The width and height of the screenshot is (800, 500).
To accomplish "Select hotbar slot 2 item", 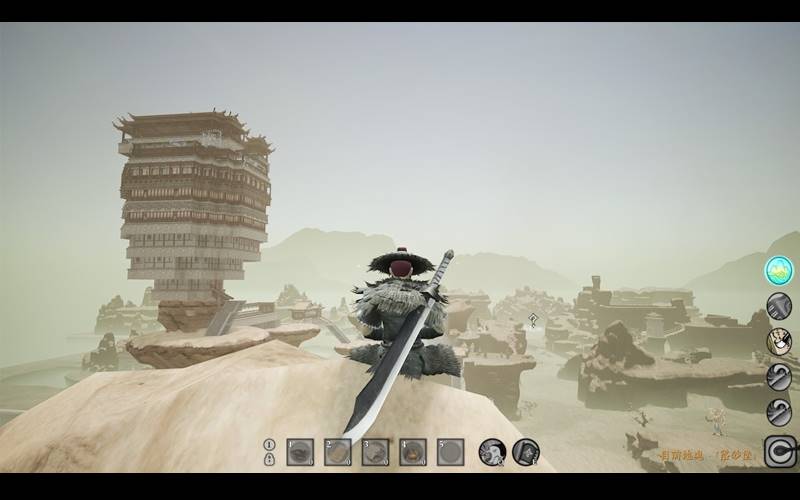I will point(338,452).
